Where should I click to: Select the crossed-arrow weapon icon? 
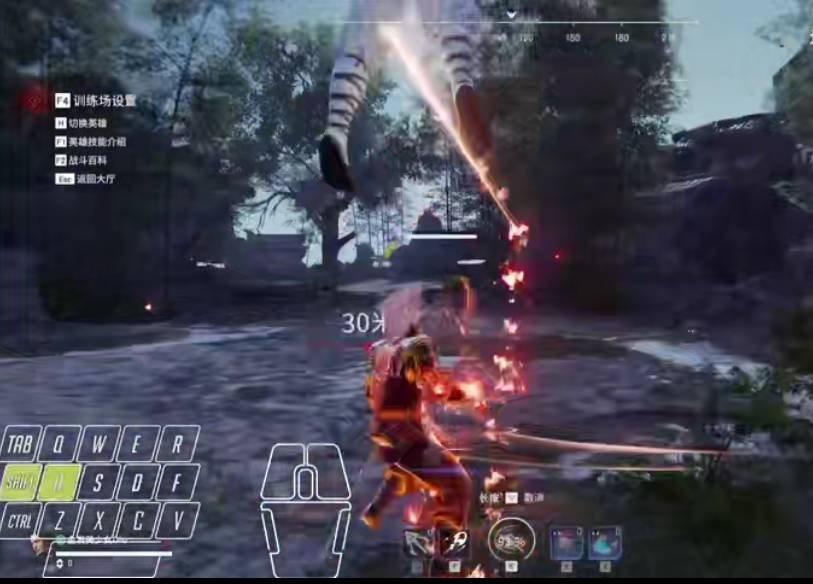tap(417, 543)
